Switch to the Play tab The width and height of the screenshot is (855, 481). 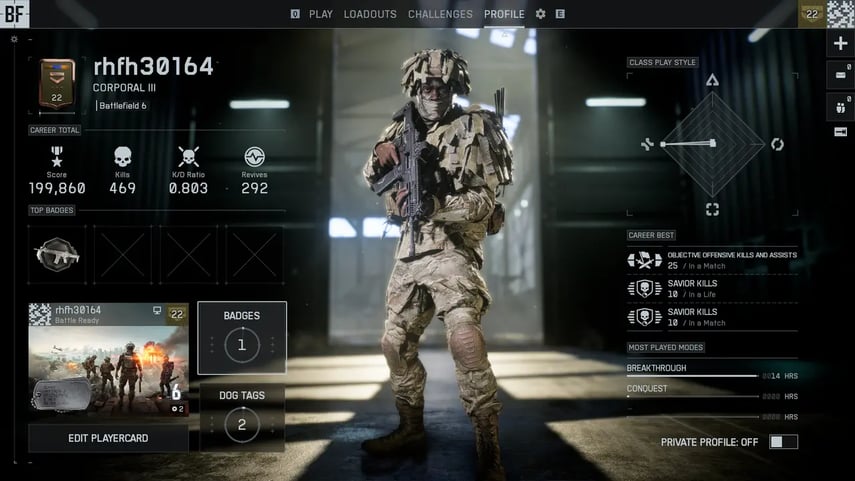coord(320,14)
